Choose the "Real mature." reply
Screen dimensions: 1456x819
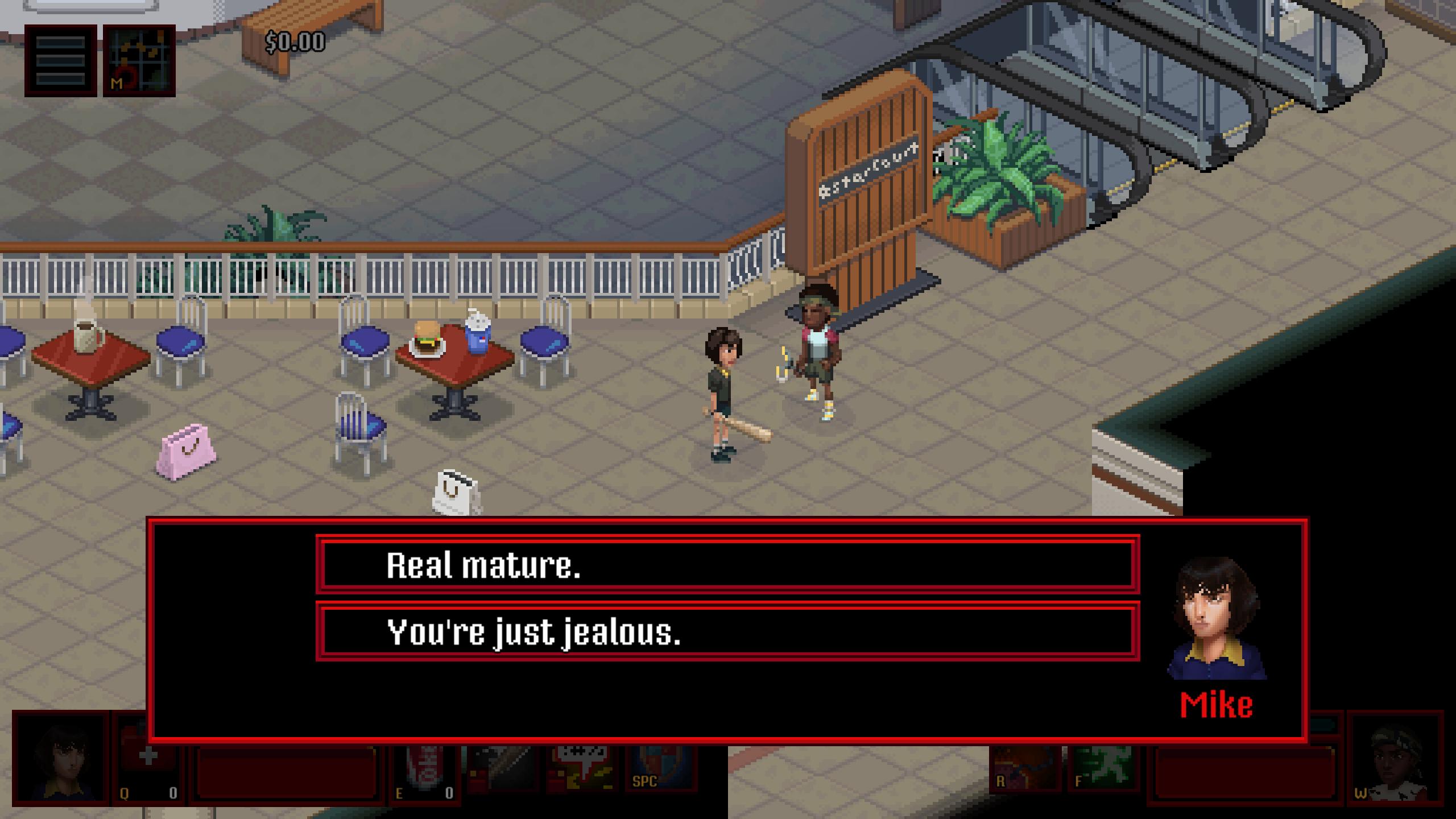pos(727,565)
